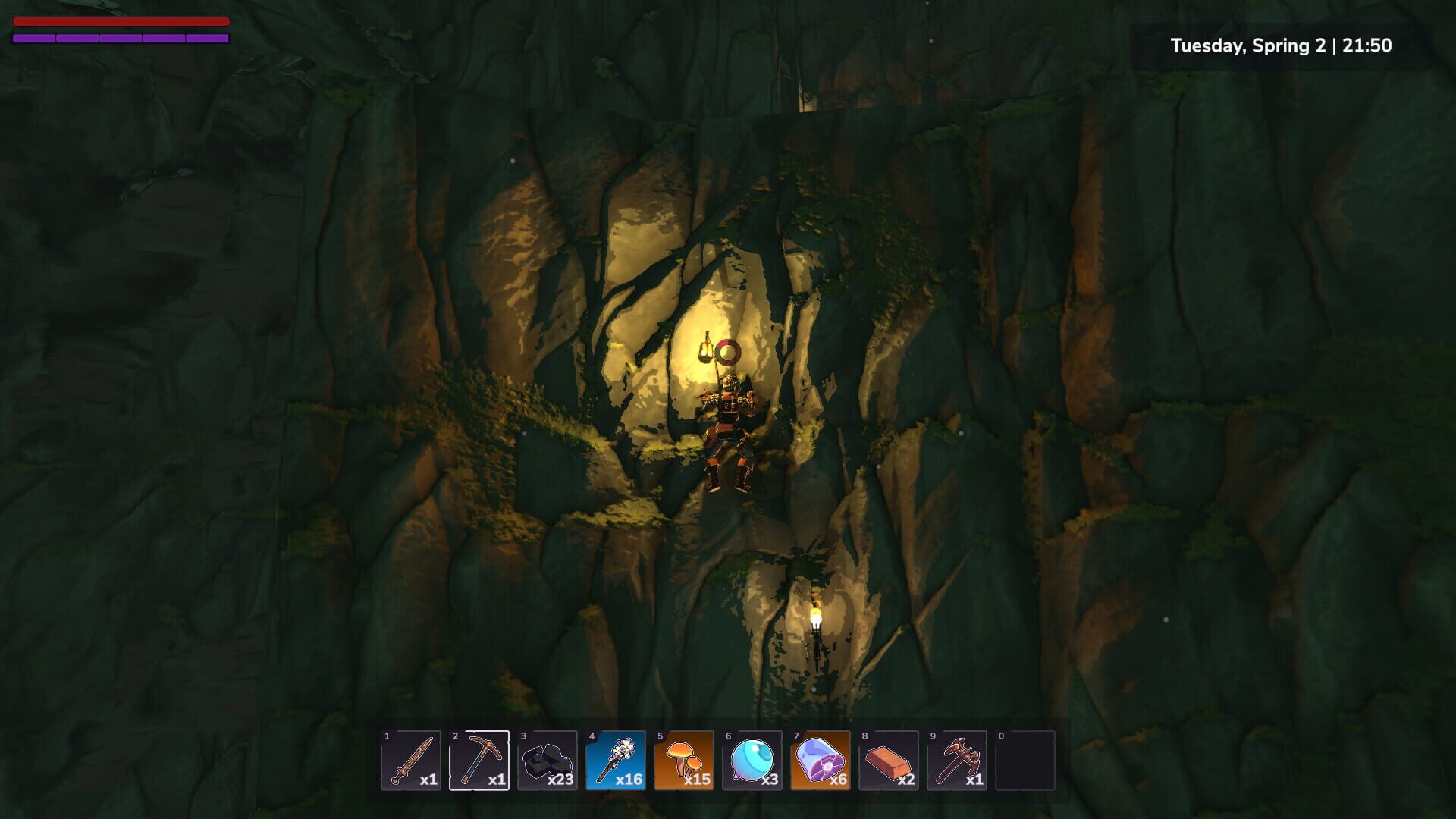1456x819 pixels.
Task: Click the Tuesday, Spring 2 date display
Action: 1251,45
